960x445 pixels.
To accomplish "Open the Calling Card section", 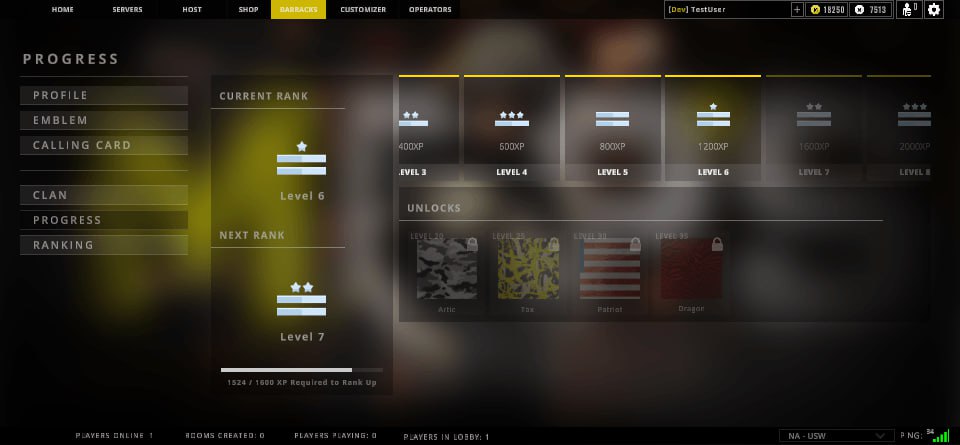I will tap(104, 146).
